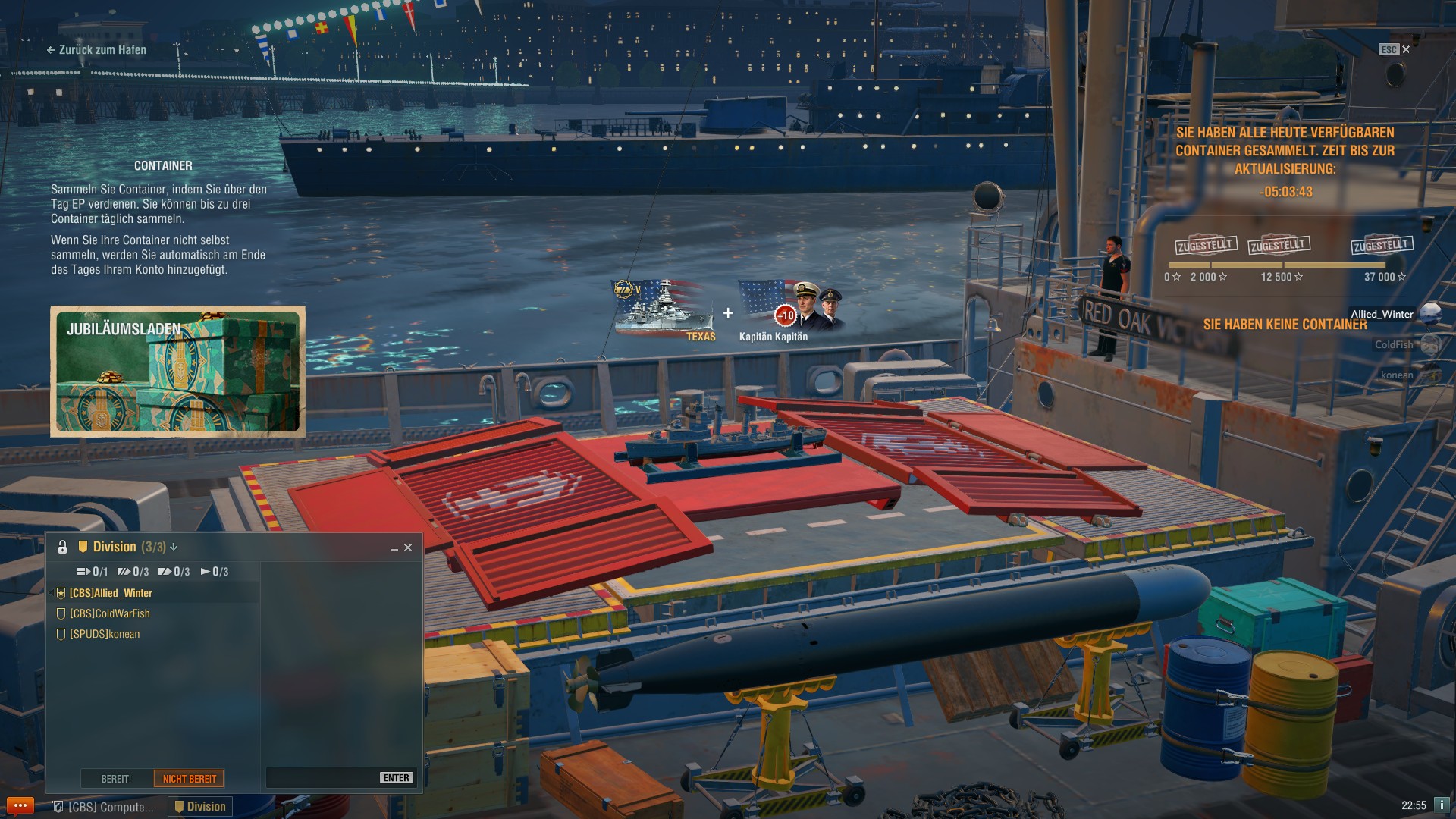Switch to the [CBS] Compute... chat tab

(x=102, y=807)
